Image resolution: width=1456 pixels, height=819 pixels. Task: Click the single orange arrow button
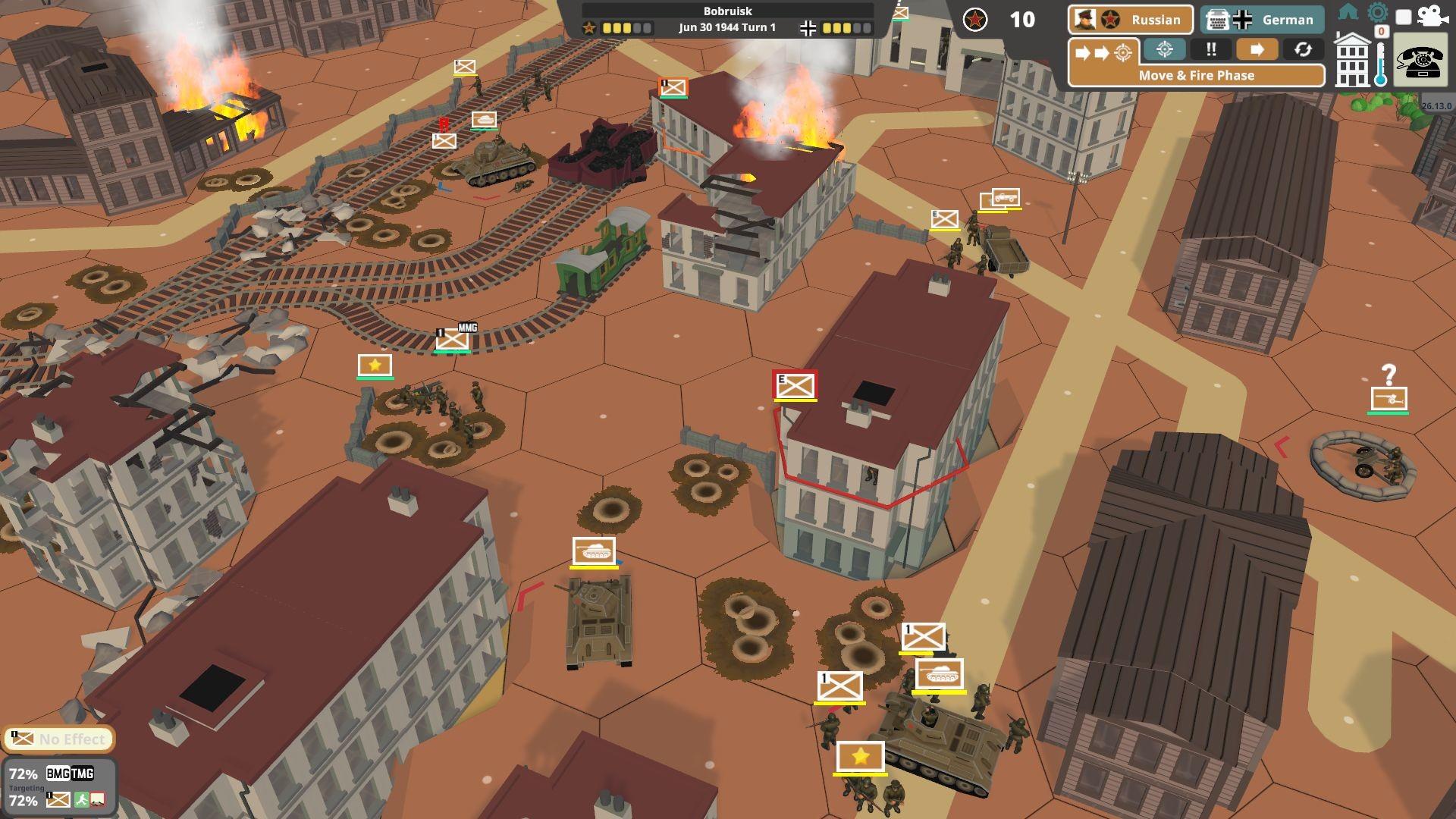pyautogui.click(x=1257, y=50)
